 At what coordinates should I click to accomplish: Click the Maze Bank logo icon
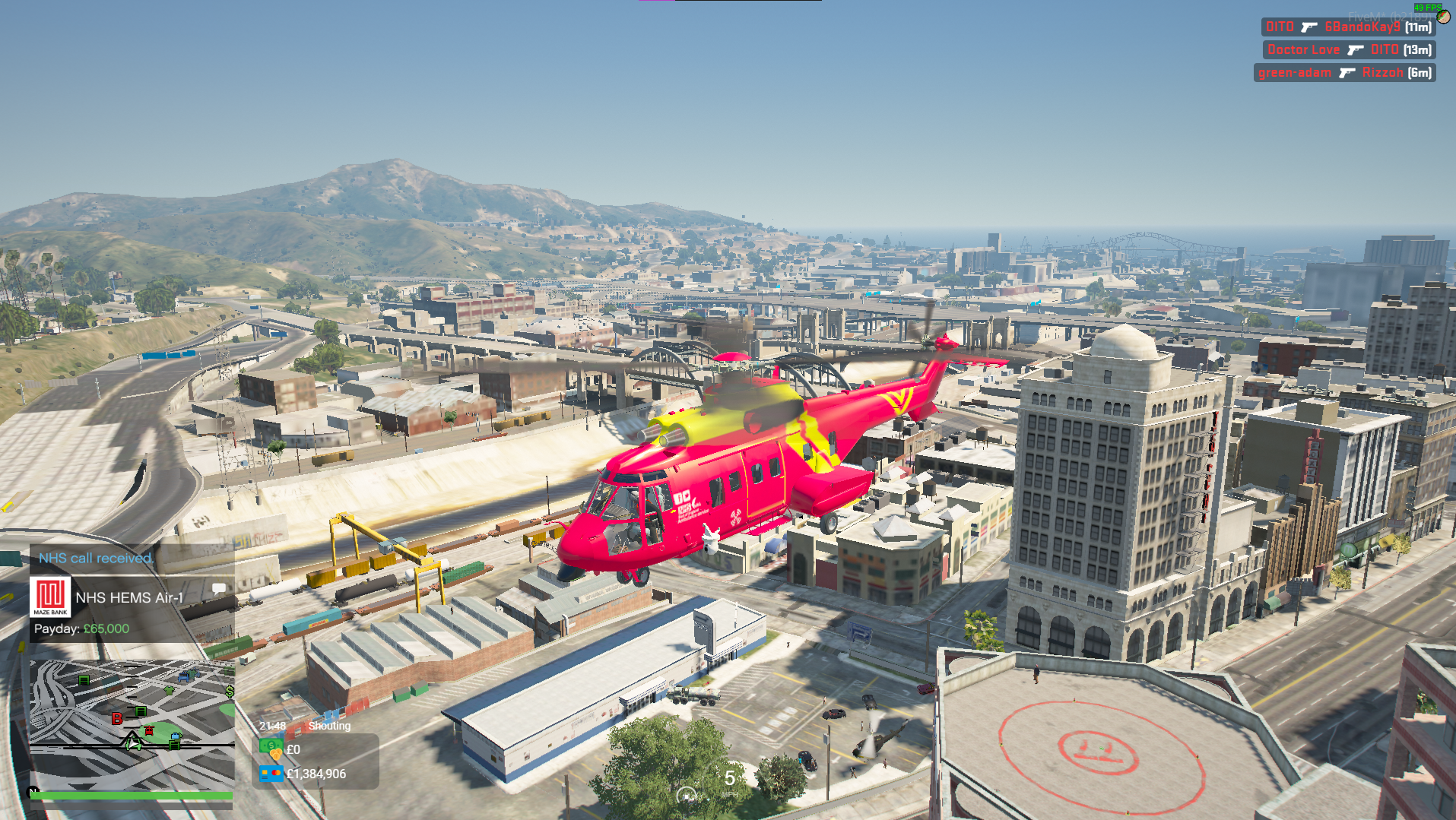51,596
